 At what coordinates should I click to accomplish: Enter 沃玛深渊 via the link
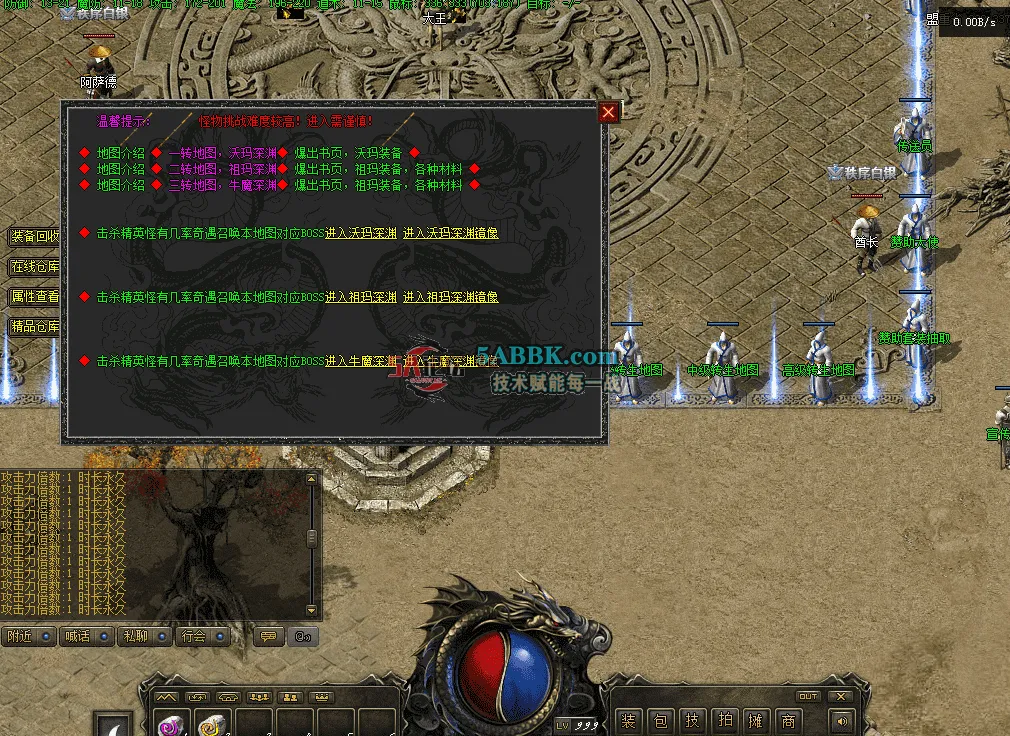[361, 233]
